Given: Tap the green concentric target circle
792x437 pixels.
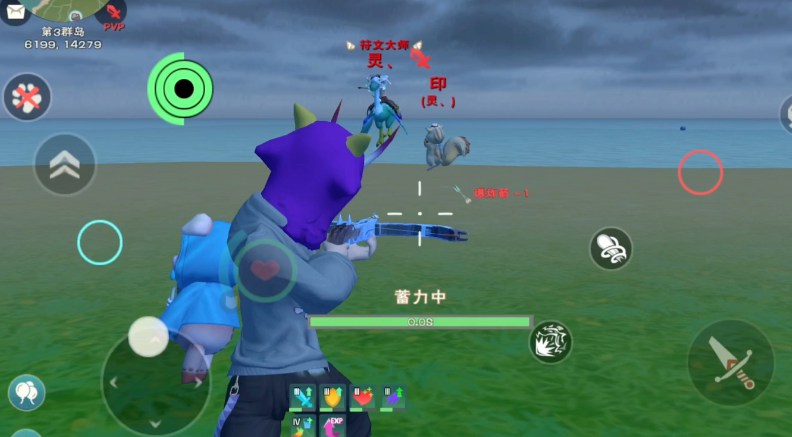Looking at the screenshot, I should (x=181, y=89).
